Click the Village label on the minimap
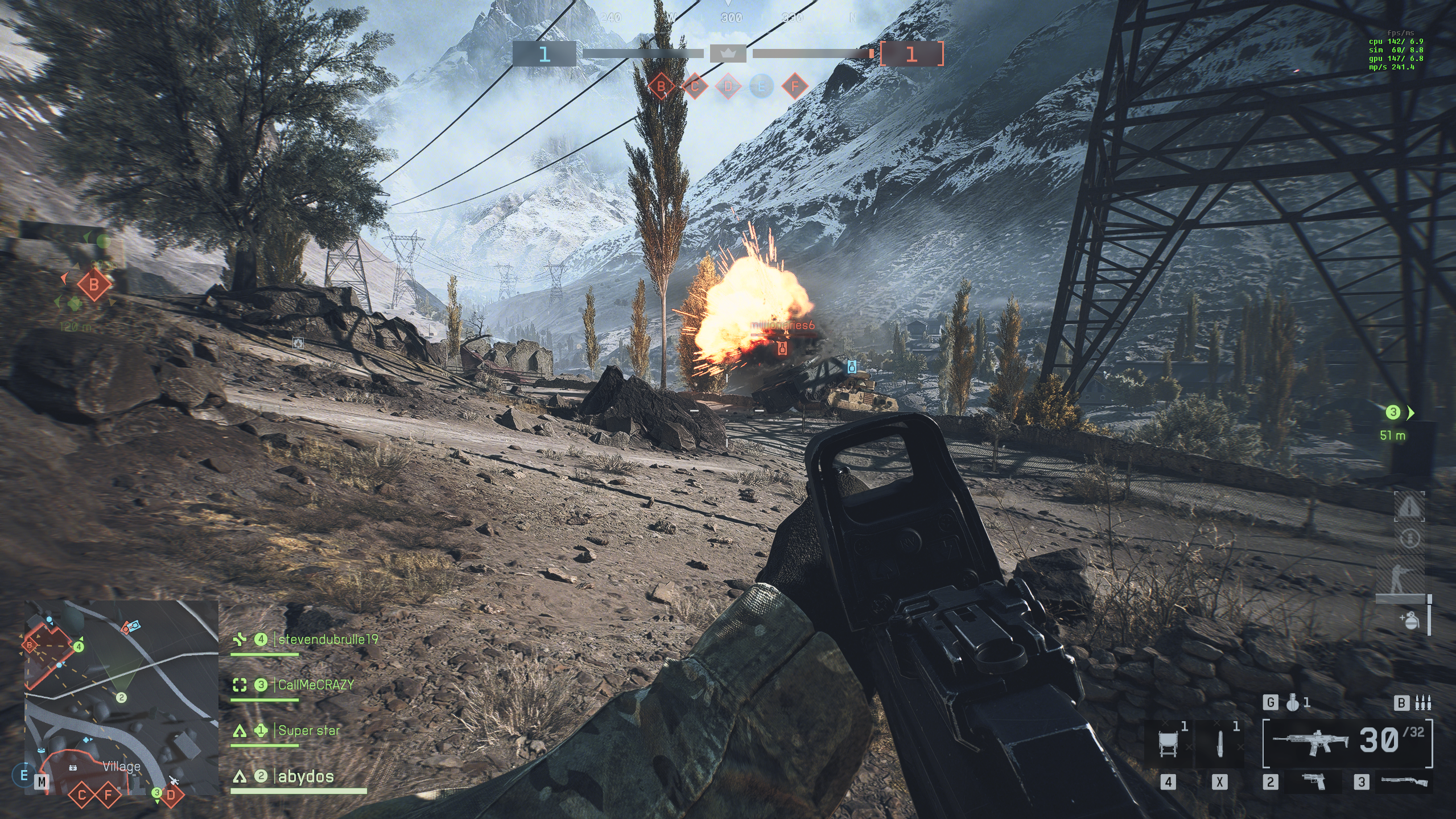Image resolution: width=1456 pixels, height=819 pixels. pos(121,766)
